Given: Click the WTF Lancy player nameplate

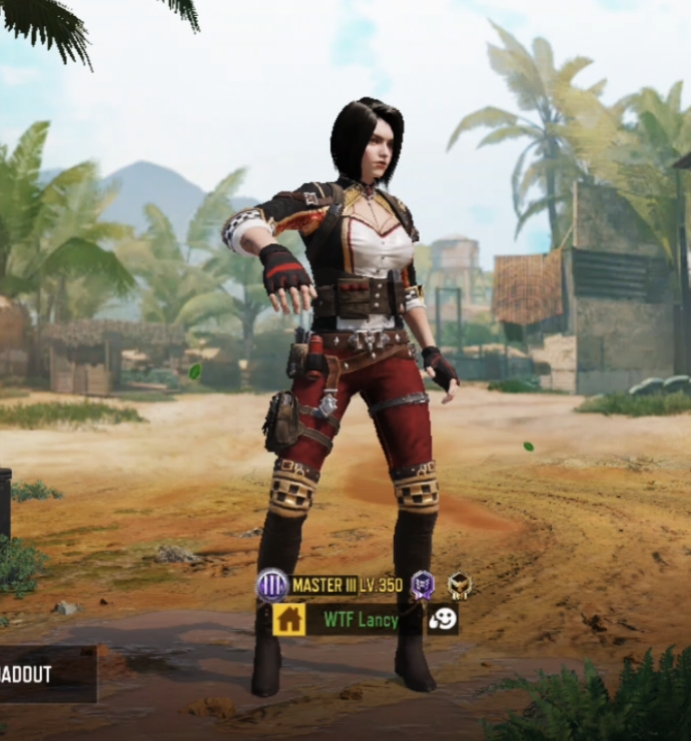Looking at the screenshot, I should click(360, 620).
